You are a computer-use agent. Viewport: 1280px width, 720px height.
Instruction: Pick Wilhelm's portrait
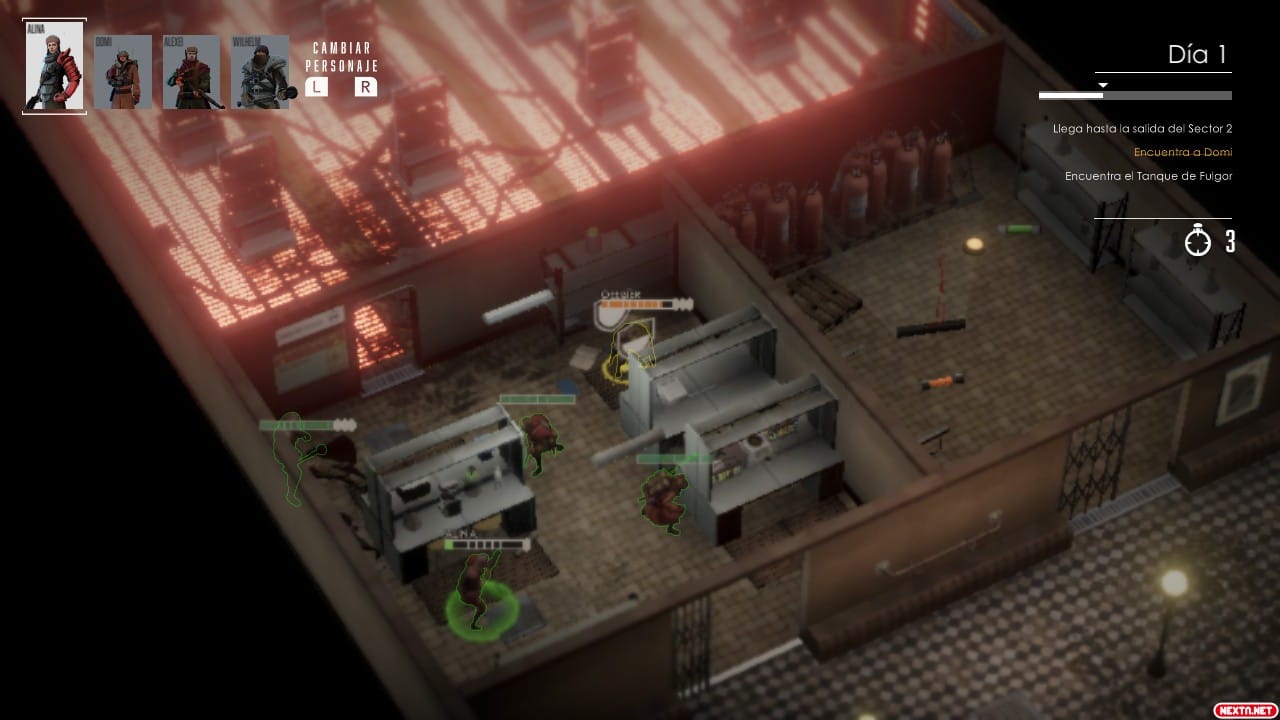coord(260,72)
